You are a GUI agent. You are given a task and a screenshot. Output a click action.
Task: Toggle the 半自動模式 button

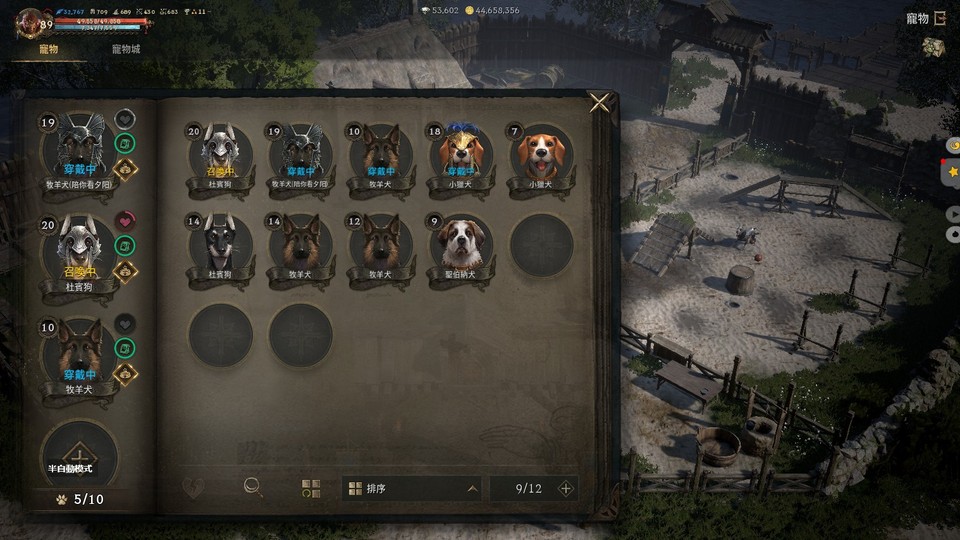click(x=79, y=455)
